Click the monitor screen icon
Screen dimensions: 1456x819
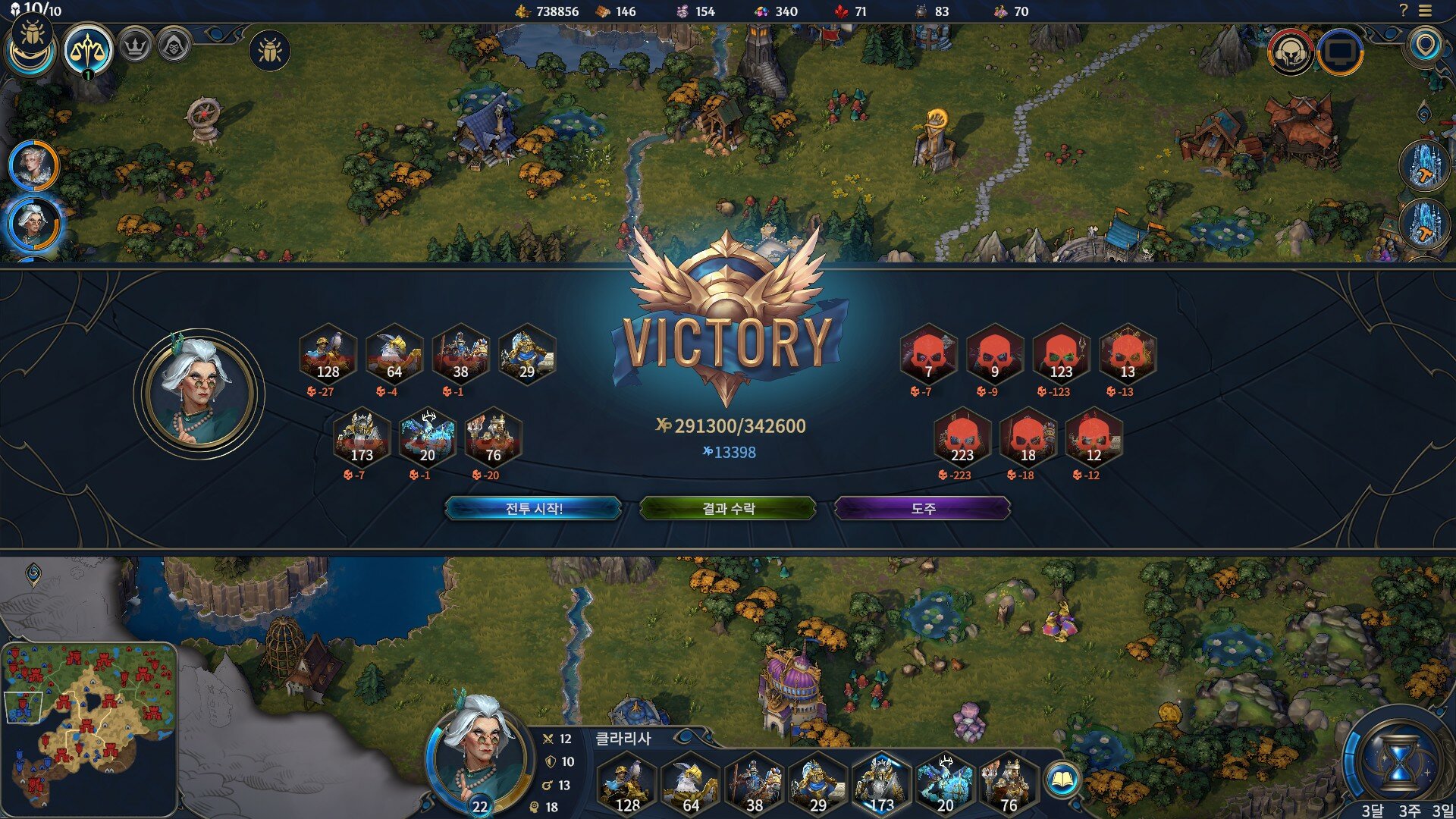coord(1340,52)
